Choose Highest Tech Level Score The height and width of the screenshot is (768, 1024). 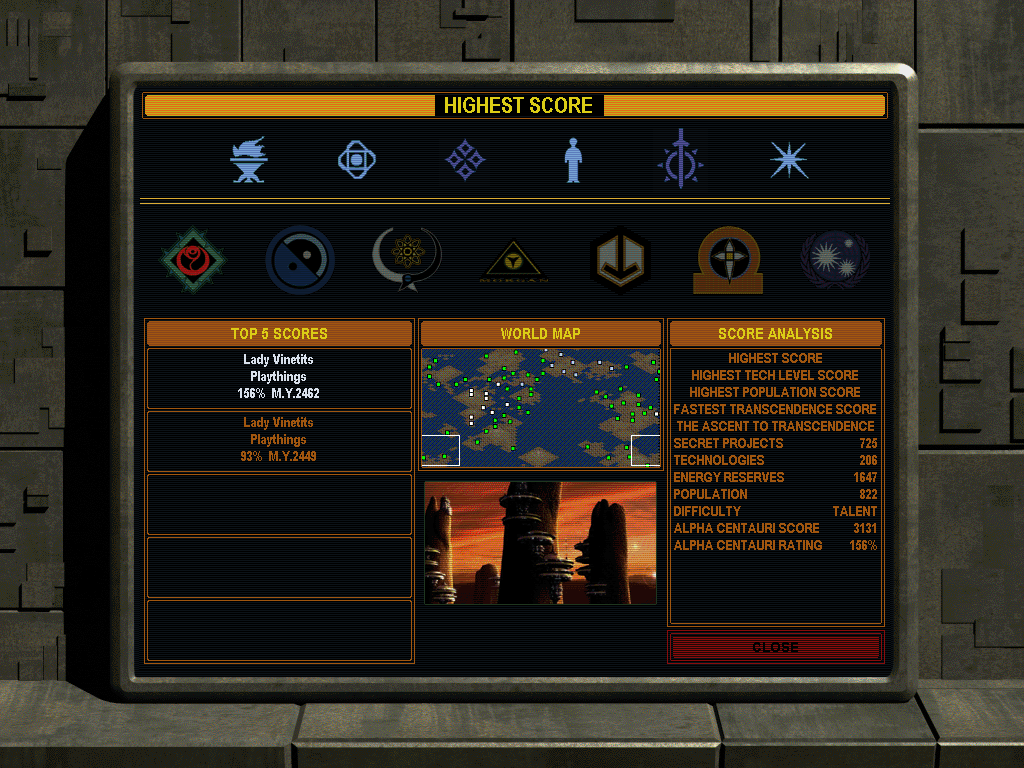point(775,375)
